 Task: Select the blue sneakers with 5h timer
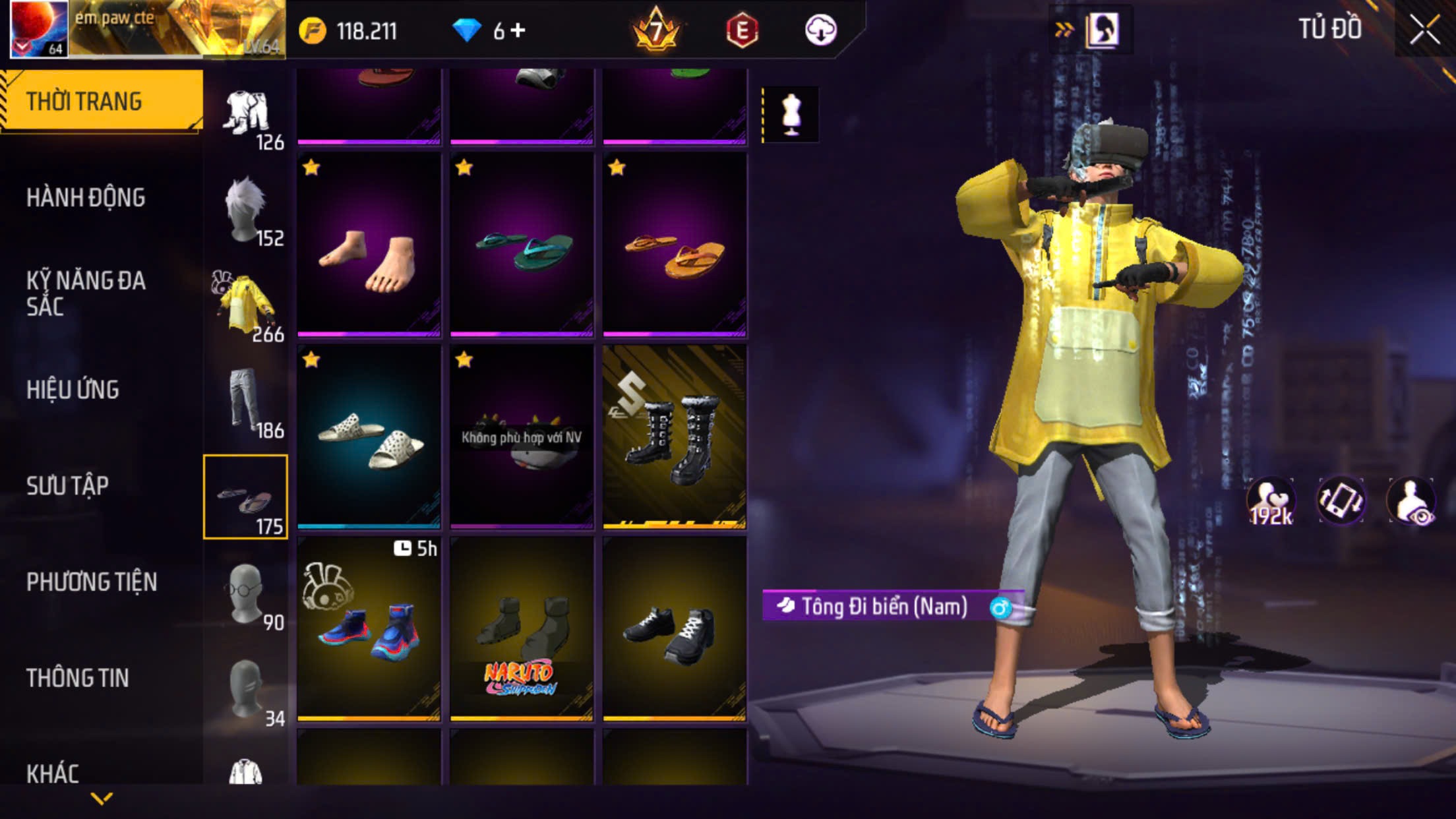click(369, 628)
